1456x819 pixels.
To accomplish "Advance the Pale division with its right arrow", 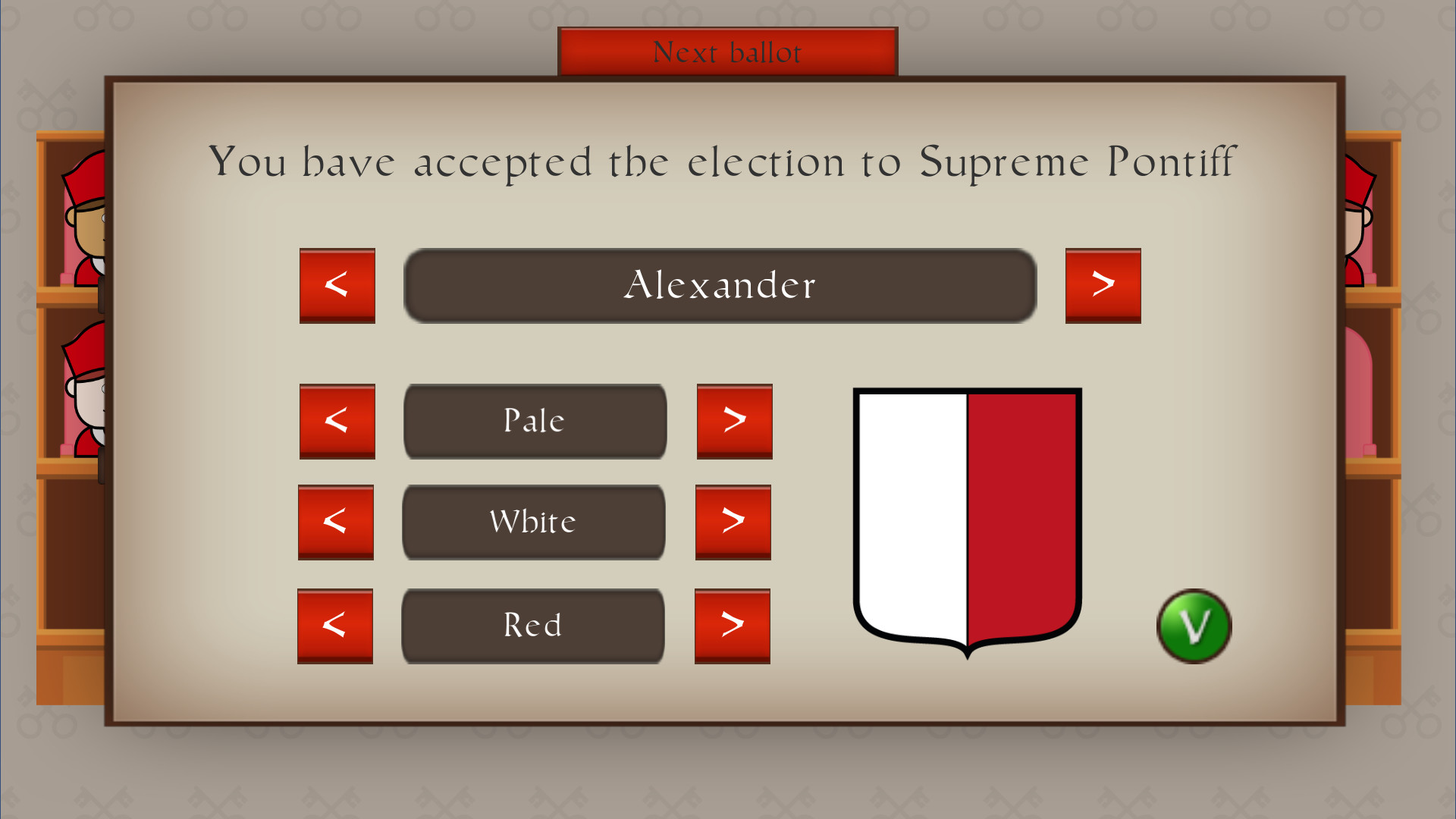I will pos(733,421).
